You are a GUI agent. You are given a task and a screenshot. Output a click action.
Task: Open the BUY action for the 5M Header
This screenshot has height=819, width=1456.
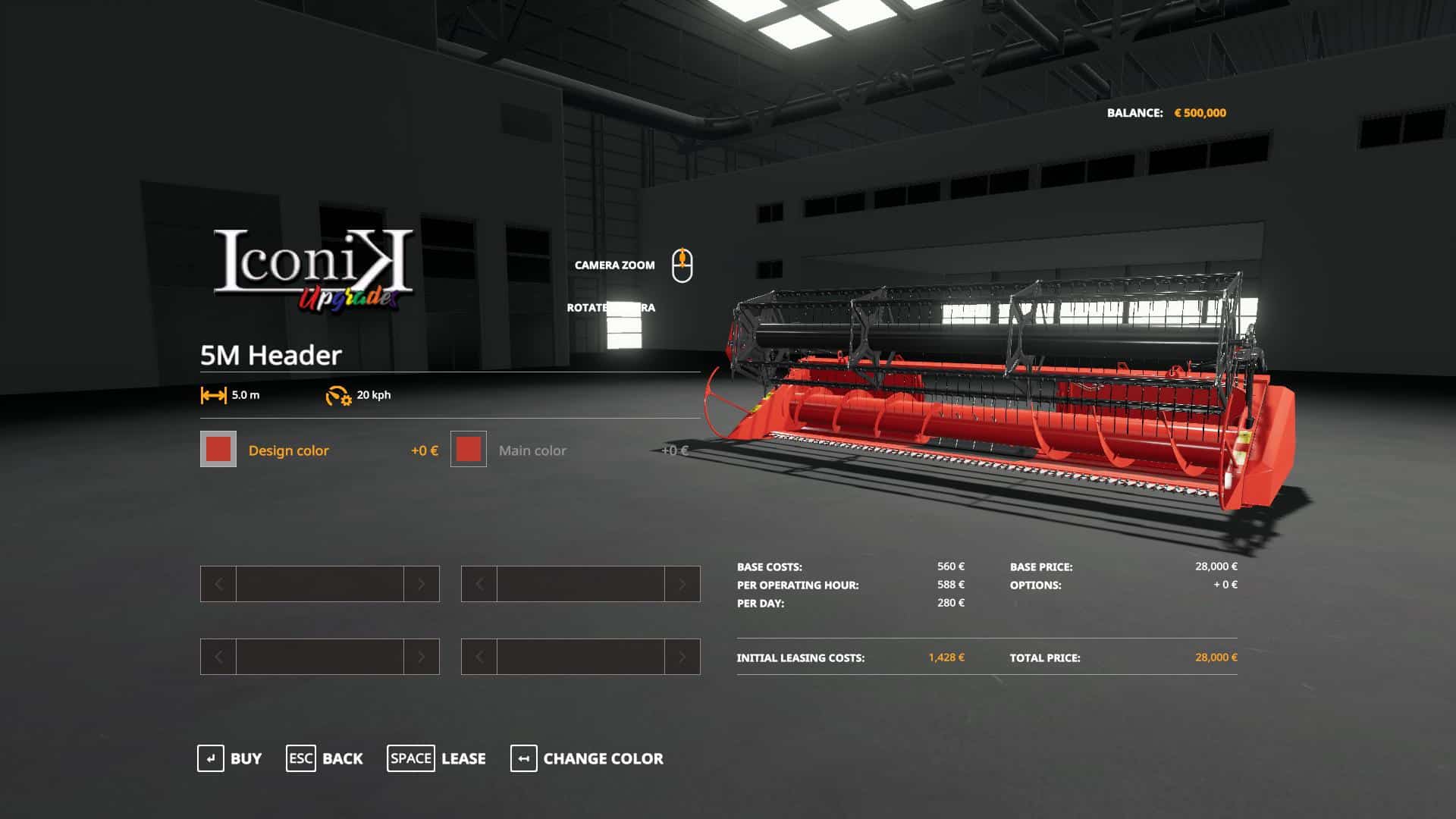click(x=244, y=758)
